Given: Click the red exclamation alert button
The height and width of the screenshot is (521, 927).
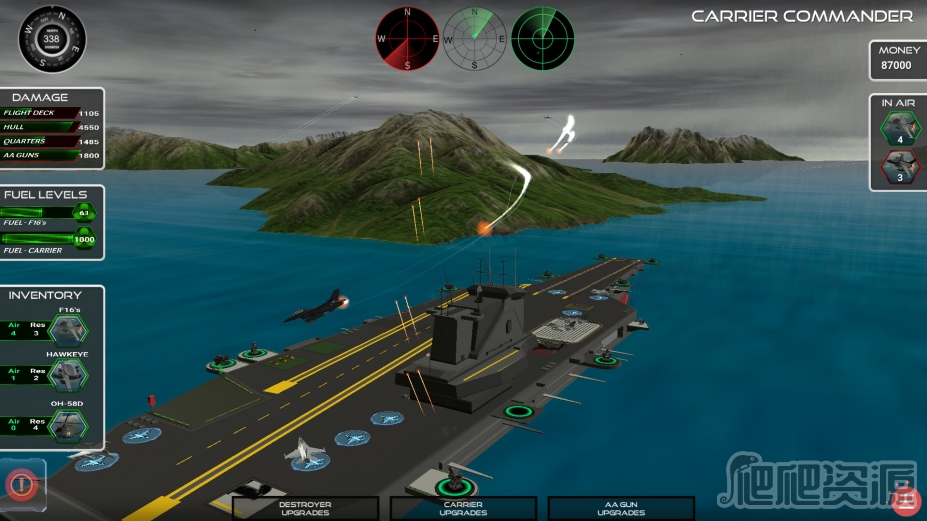Looking at the screenshot, I should (x=19, y=484).
